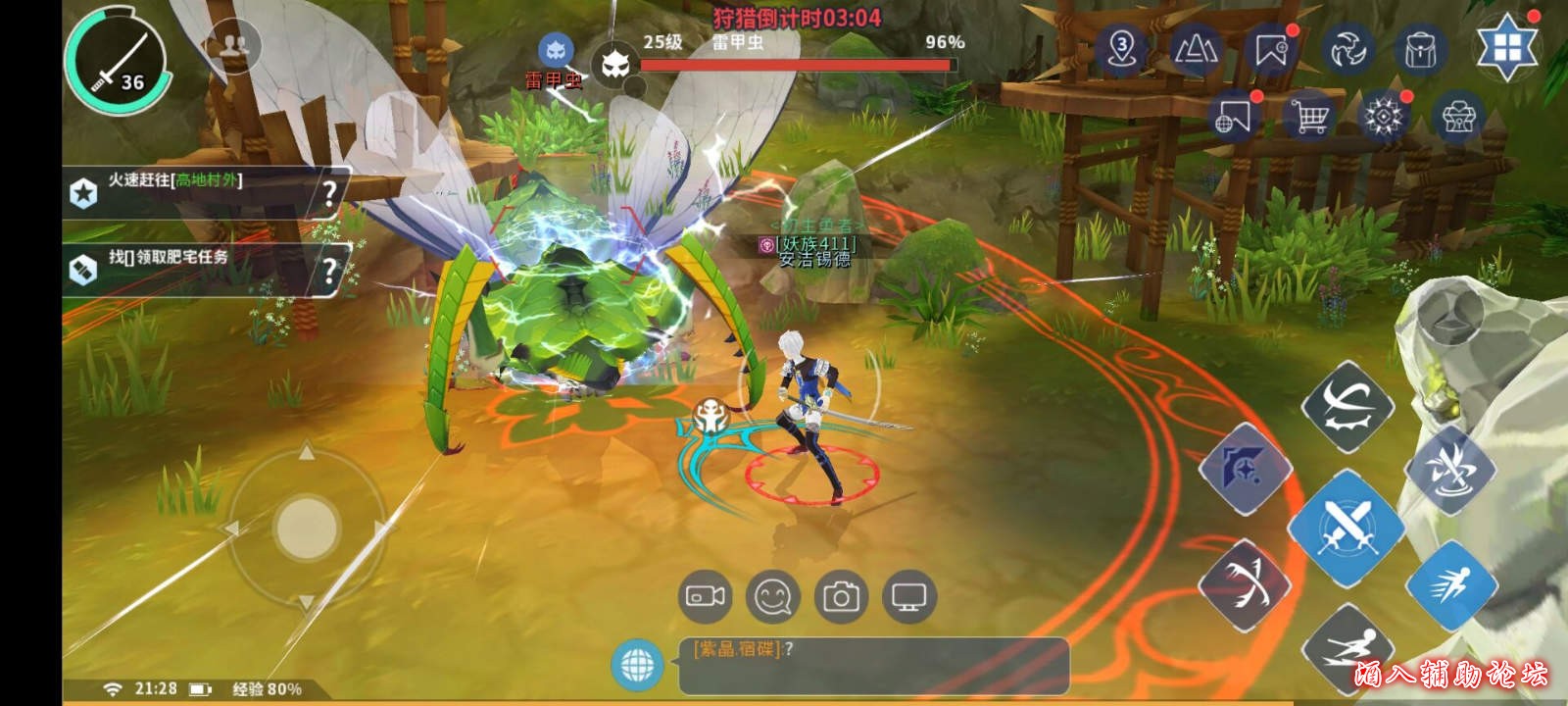This screenshot has width=1568, height=706.
Task: Activate the running figure dash skill
Action: [1450, 585]
